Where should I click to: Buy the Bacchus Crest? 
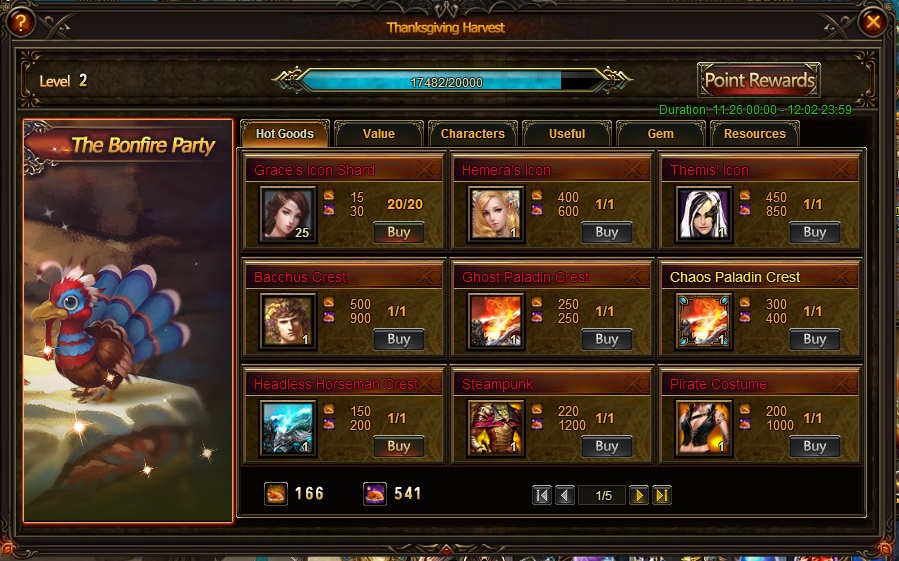click(399, 339)
